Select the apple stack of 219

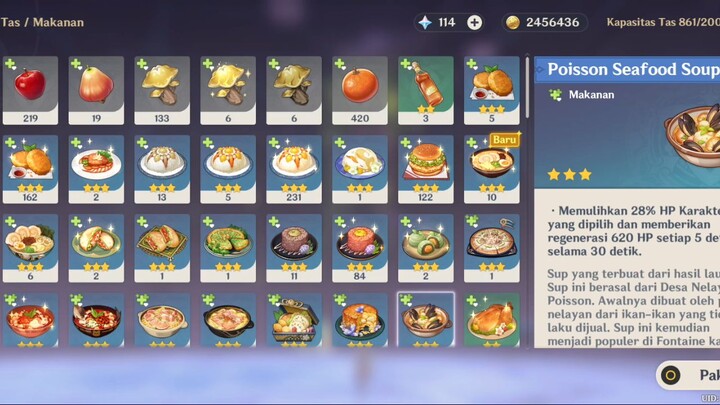[x=29, y=89]
